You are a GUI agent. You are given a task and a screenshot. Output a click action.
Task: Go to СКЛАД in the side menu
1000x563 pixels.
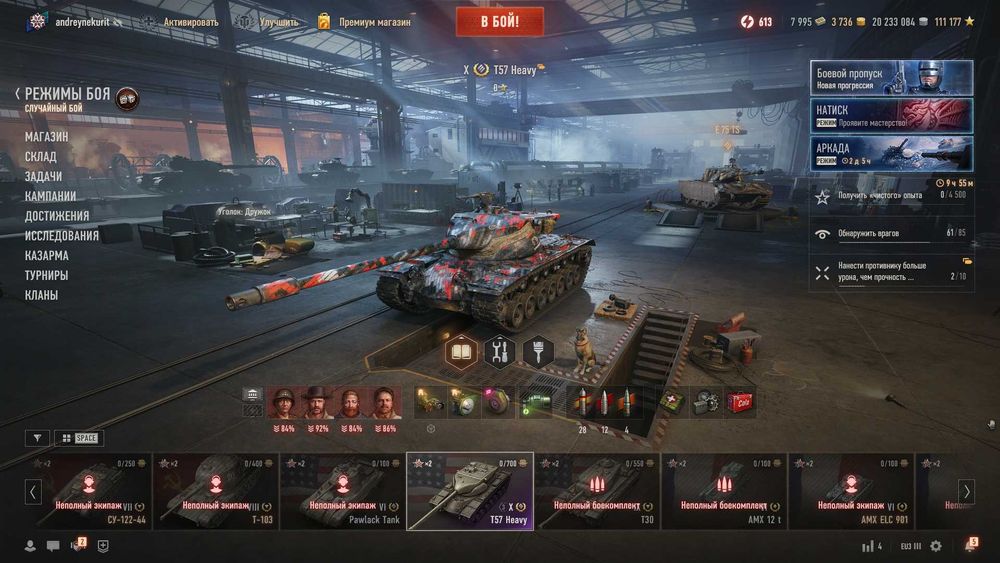tap(41, 156)
